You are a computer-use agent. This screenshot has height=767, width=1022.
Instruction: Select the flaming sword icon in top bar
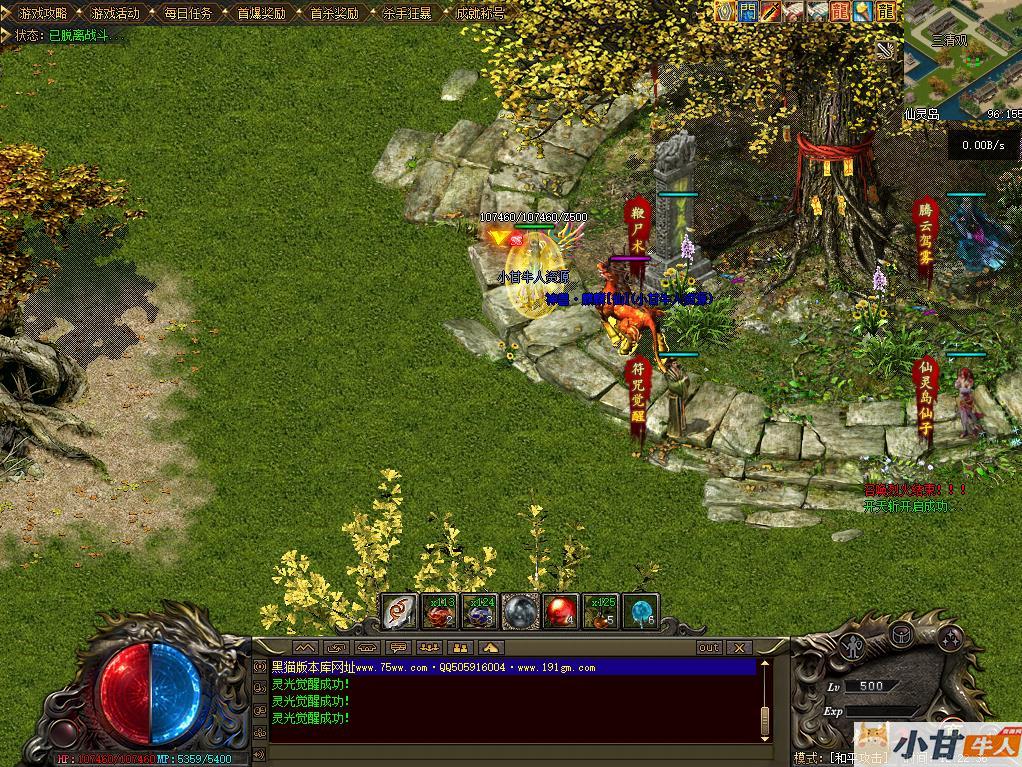(771, 12)
